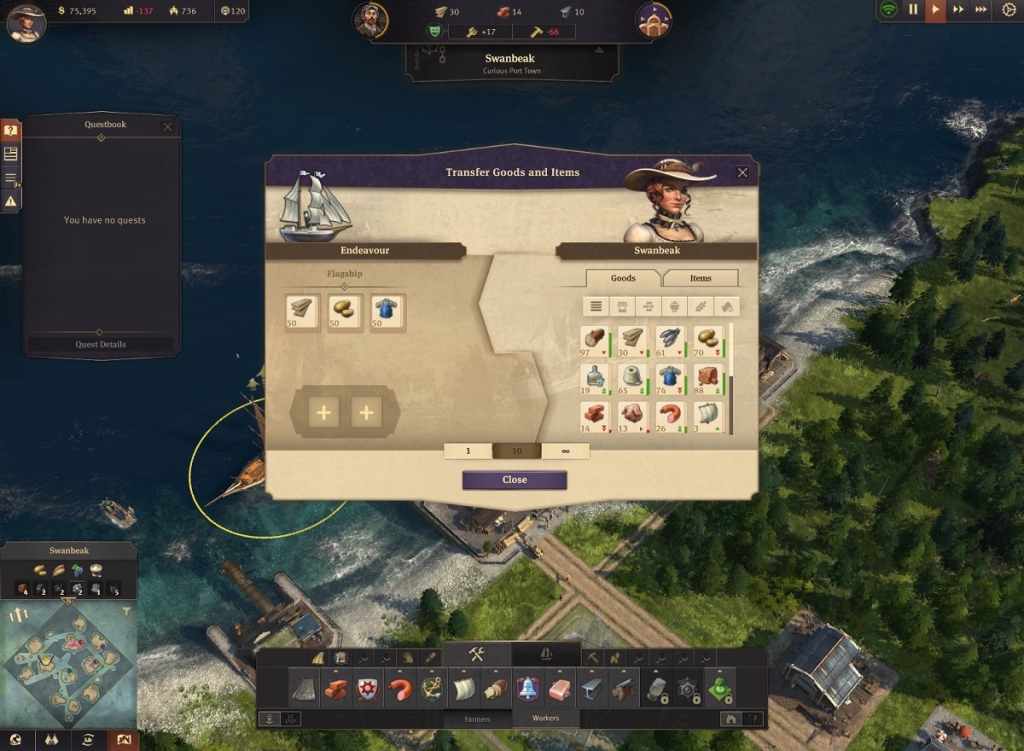Choose the sails from Swanbeak's goods
The height and width of the screenshot is (751, 1024).
[x=707, y=416]
